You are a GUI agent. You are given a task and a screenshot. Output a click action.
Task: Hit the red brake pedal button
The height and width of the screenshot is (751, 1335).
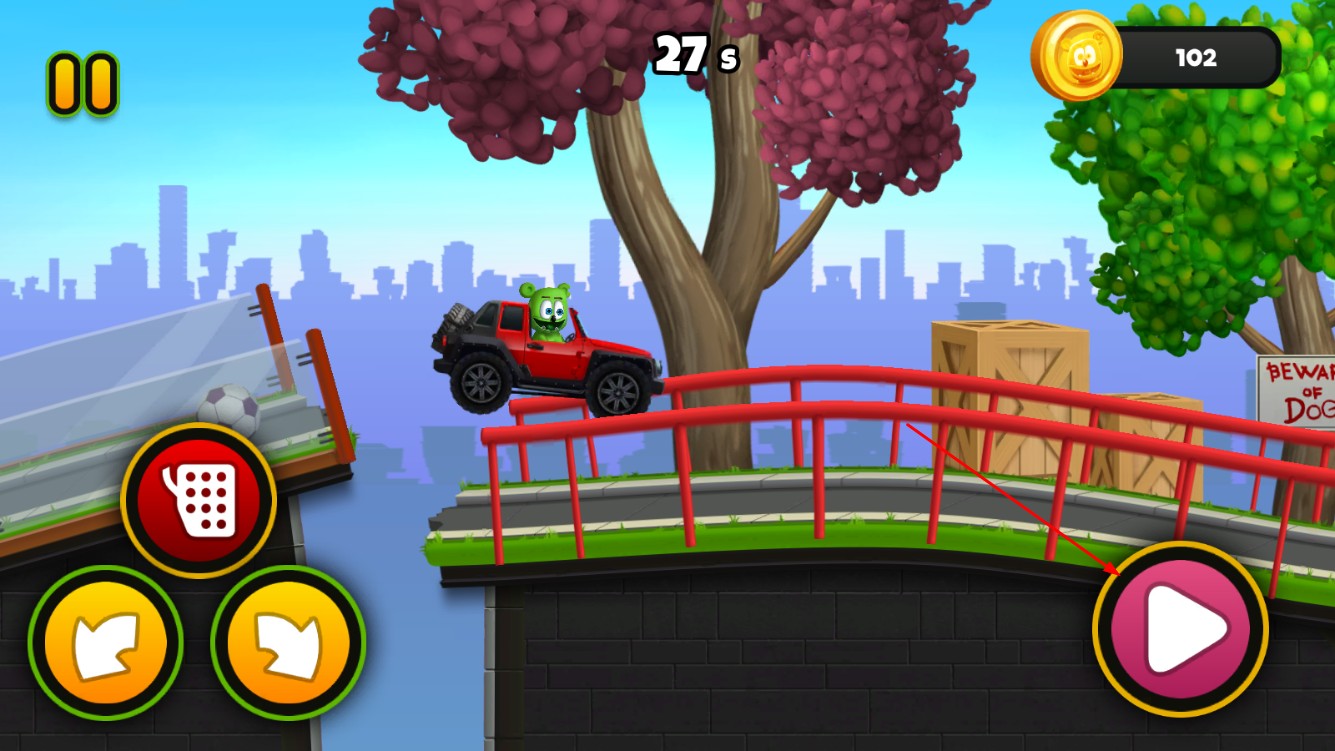(x=198, y=500)
